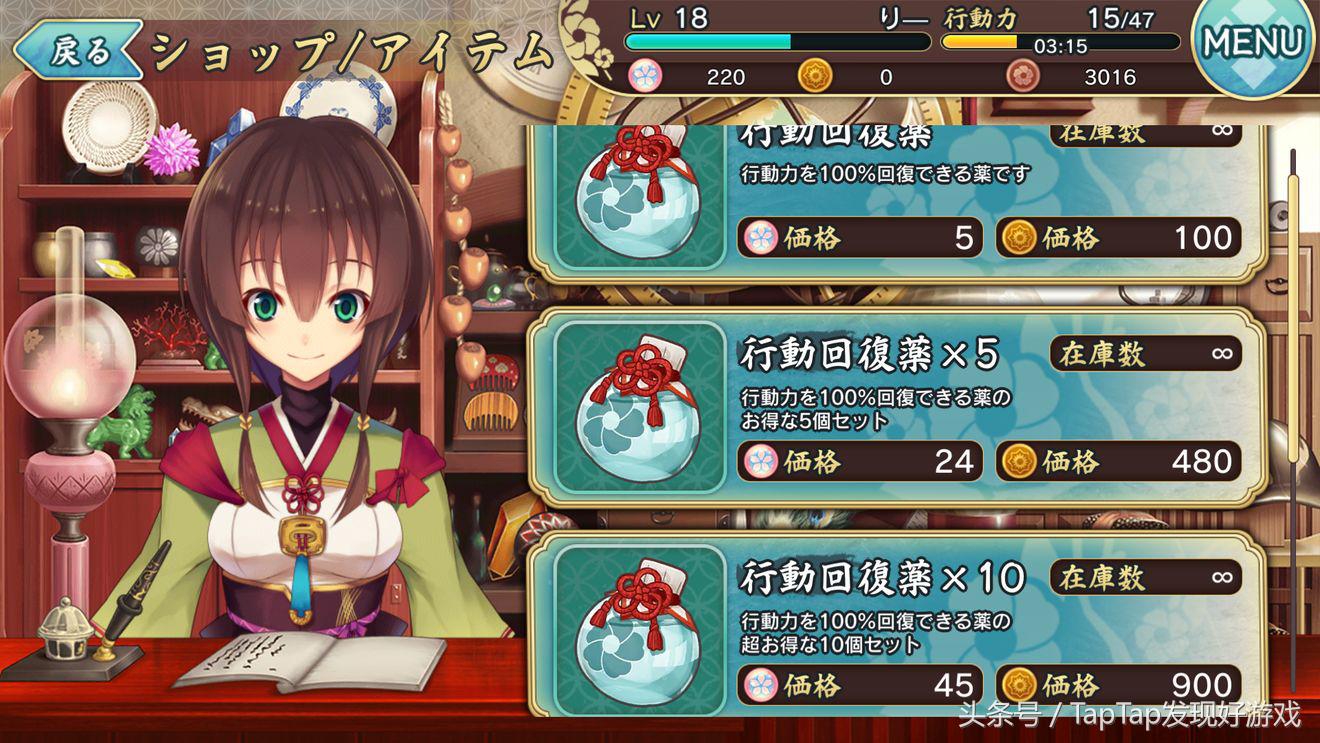The width and height of the screenshot is (1320, 743).
Task: Buy single 行動回復薬 for 5 pink gems
Action: [x=860, y=238]
